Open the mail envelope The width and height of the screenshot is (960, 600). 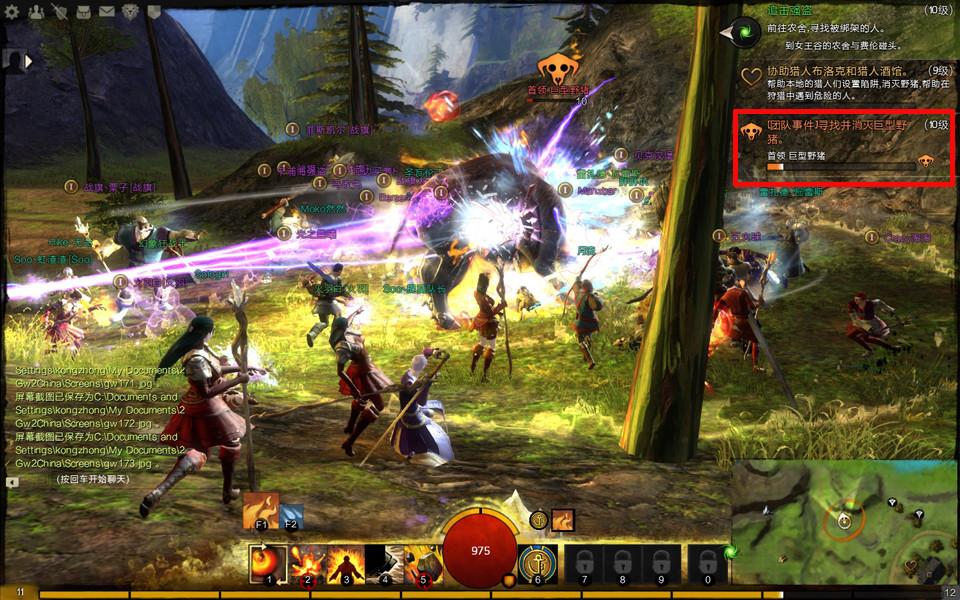[x=106, y=12]
